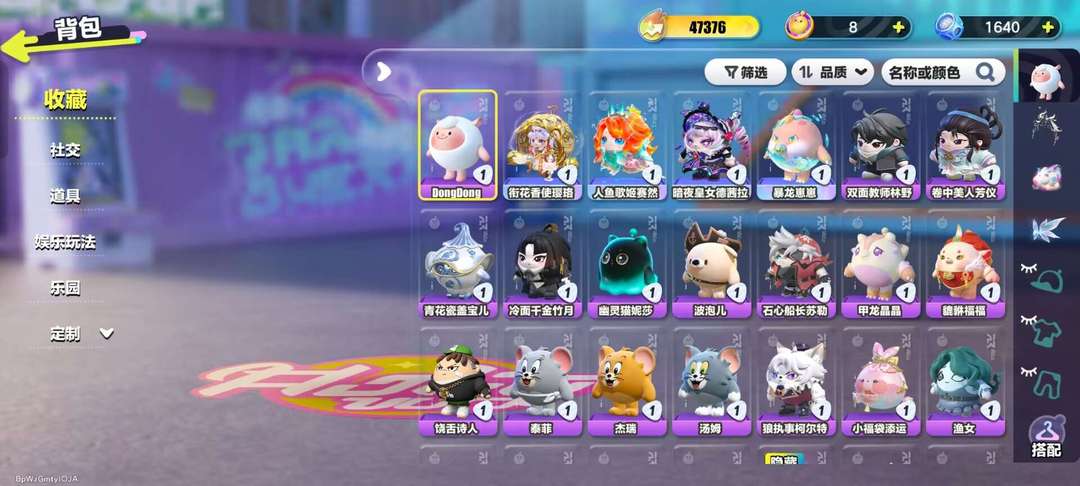The image size is (1080, 486).
Task: Open the 娱乐玩法 section
Action: point(65,242)
